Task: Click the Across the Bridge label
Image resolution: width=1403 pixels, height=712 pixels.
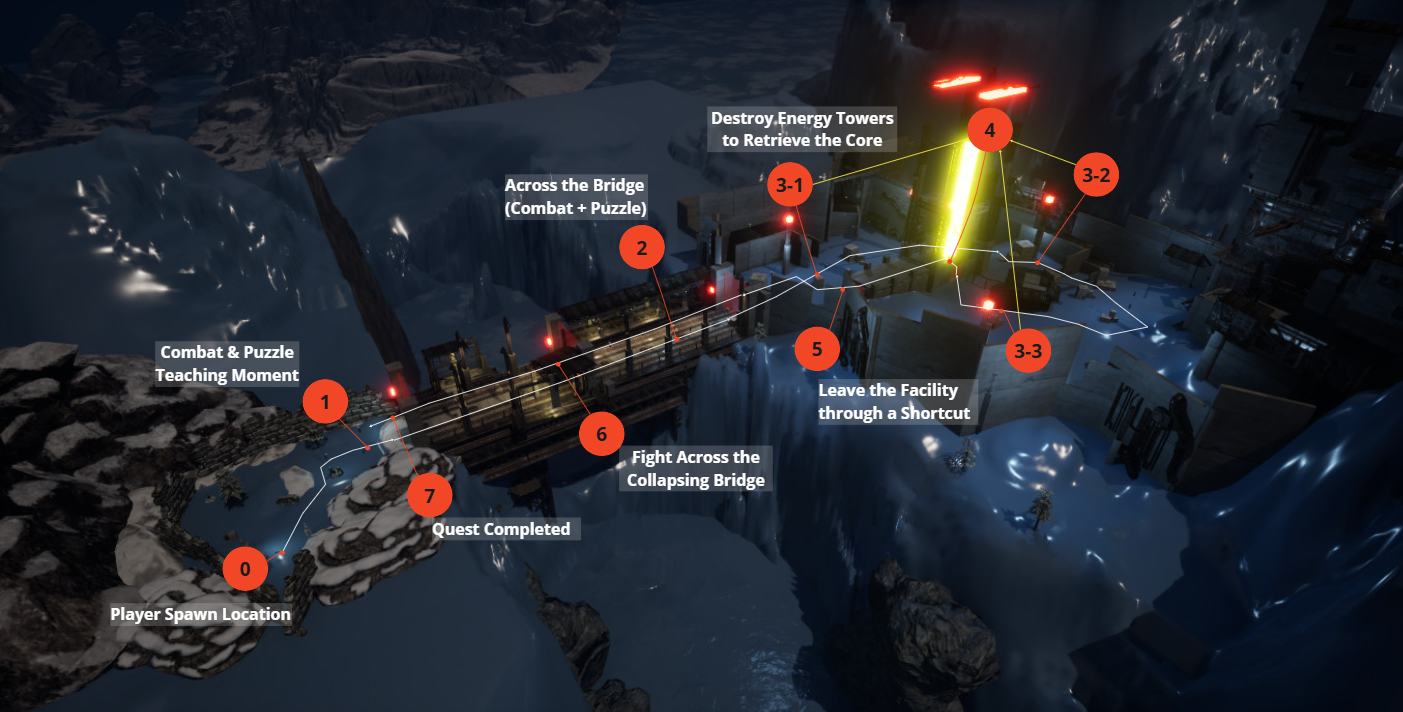Action: click(x=575, y=197)
